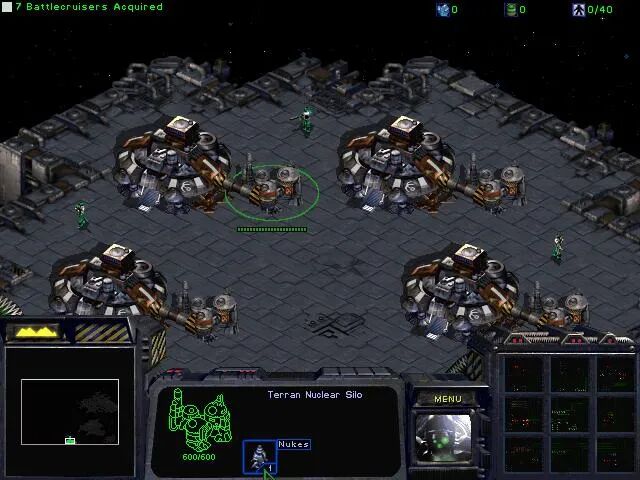This screenshot has height=480, width=640.
Task: Click the adjutant unit portrait
Action: click(x=447, y=439)
